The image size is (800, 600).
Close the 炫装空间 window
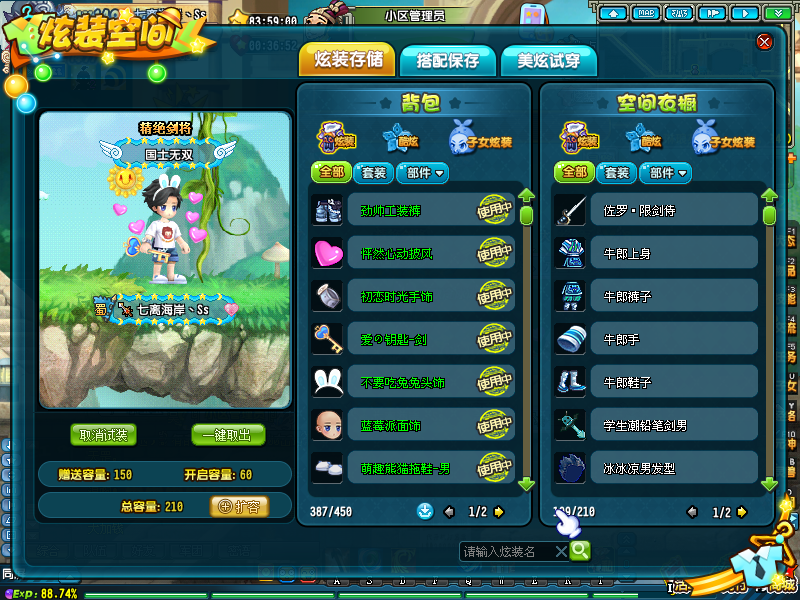[x=764, y=41]
